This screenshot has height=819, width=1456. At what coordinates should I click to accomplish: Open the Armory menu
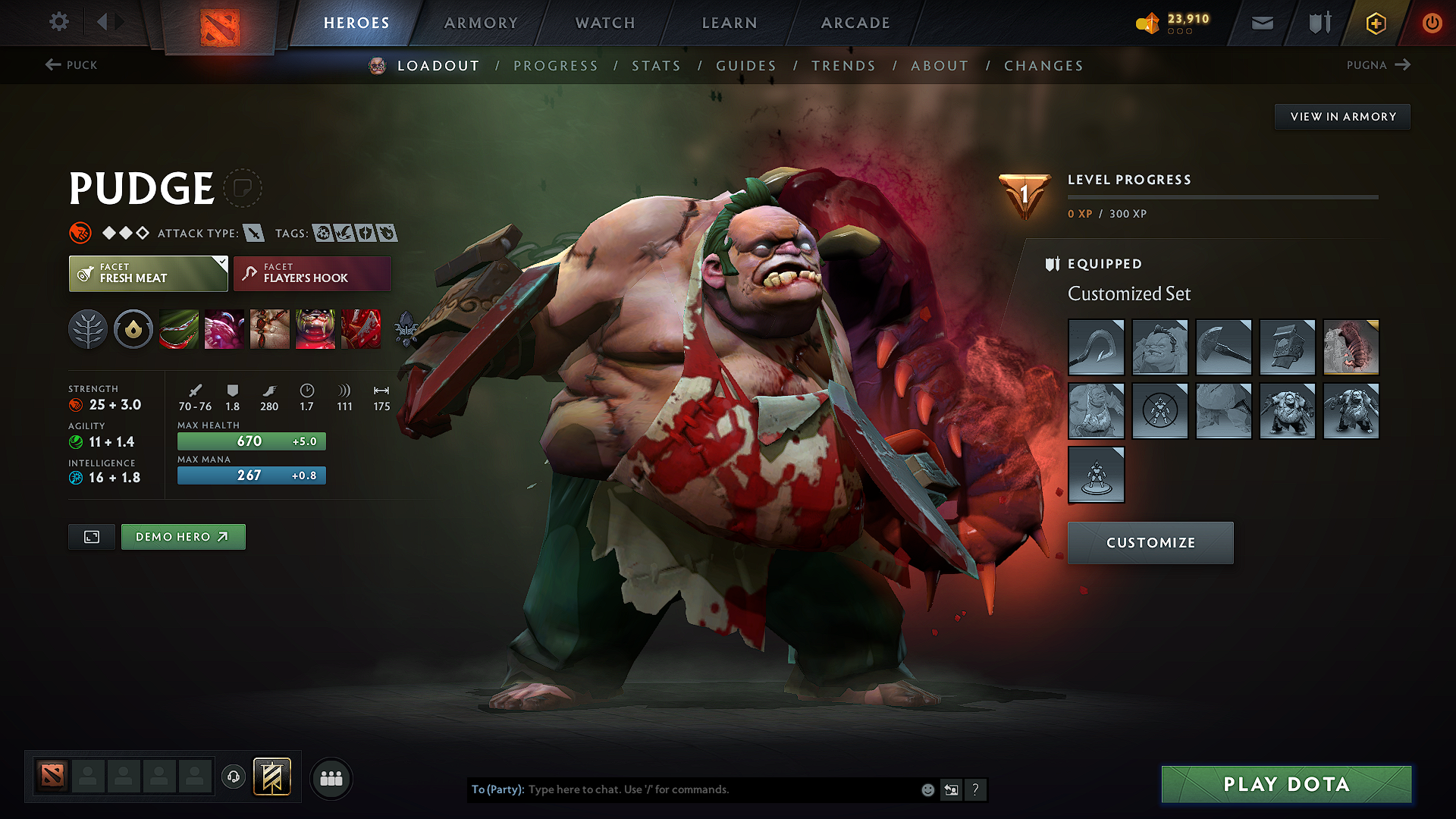(x=481, y=23)
